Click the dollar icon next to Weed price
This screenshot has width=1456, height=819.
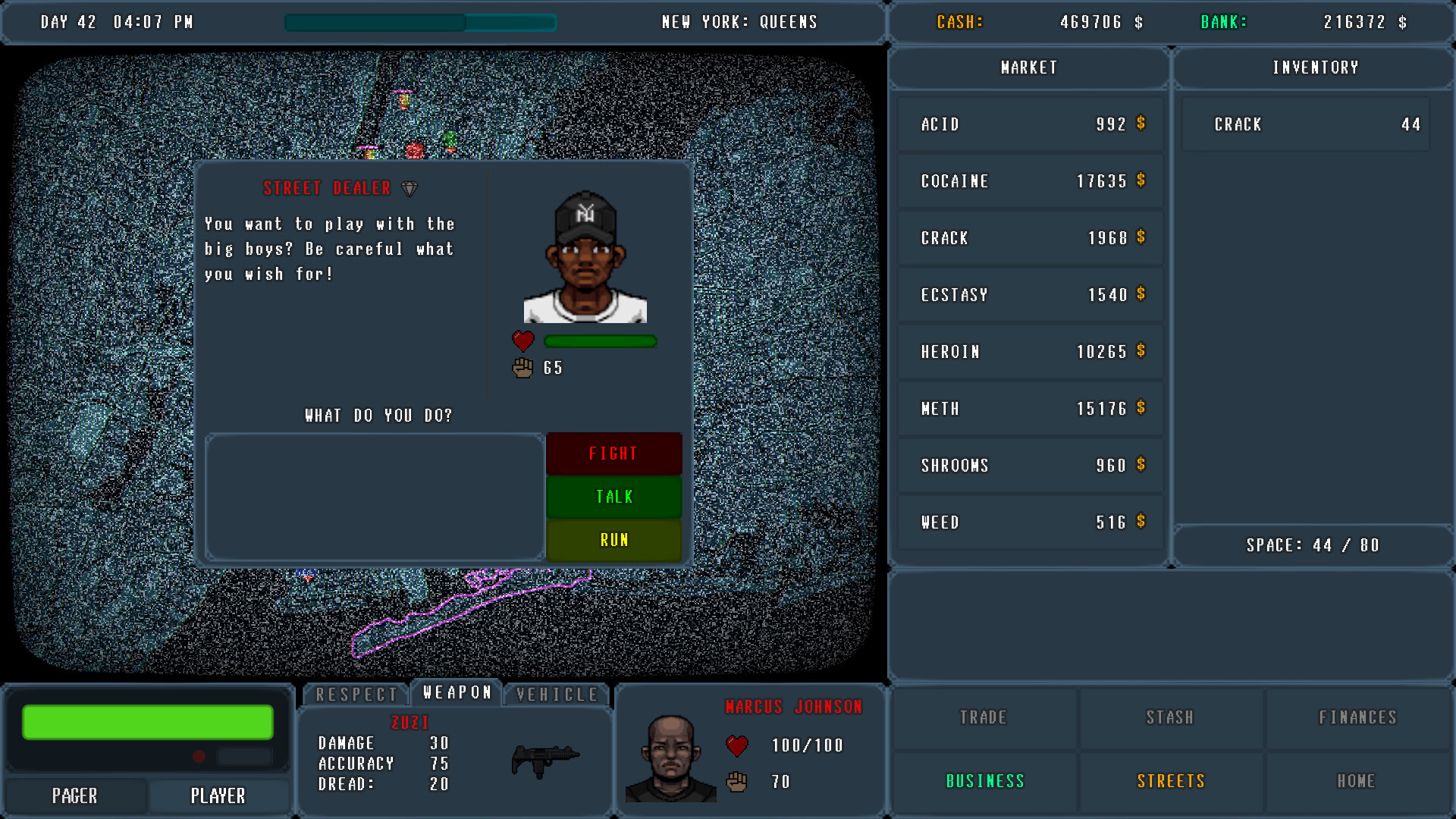(1141, 522)
